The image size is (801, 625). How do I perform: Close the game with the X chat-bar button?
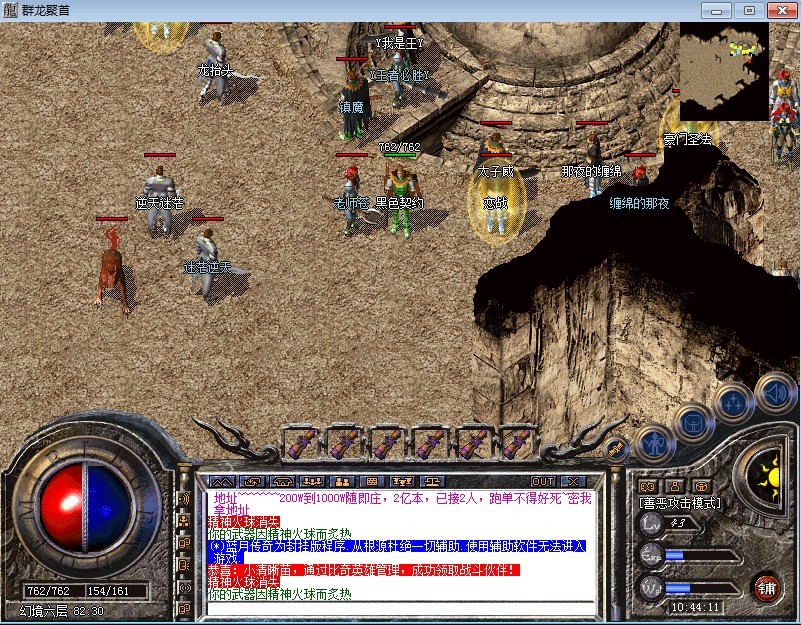pyautogui.click(x=574, y=481)
